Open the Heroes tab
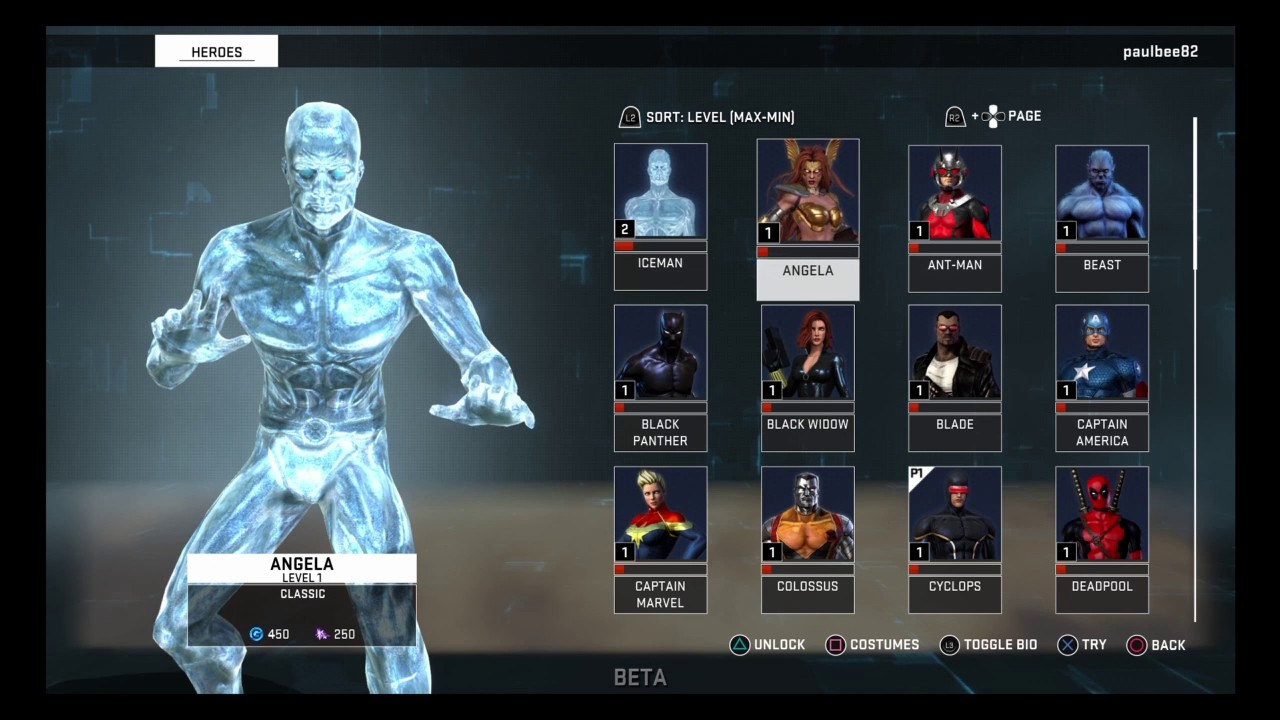 point(216,52)
